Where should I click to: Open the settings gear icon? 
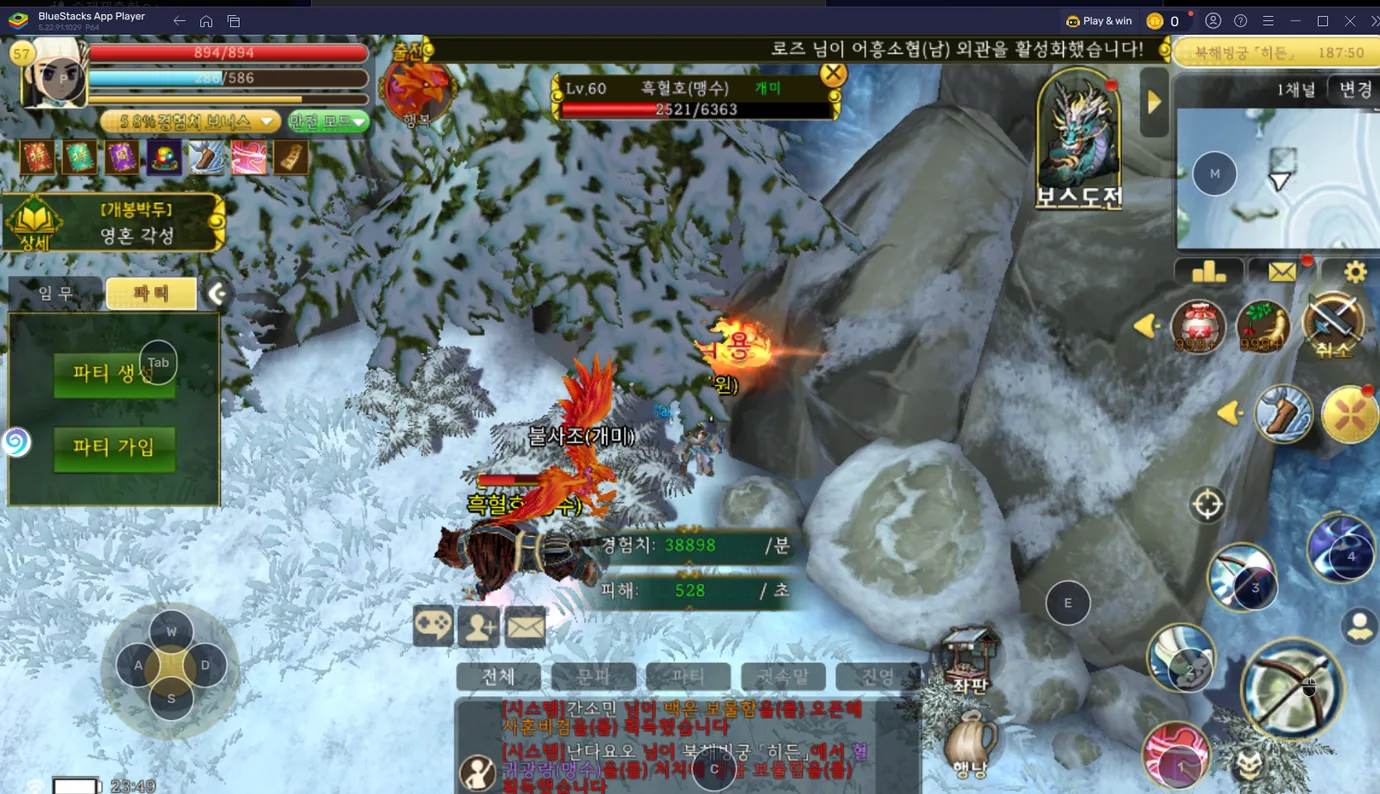pos(1355,270)
